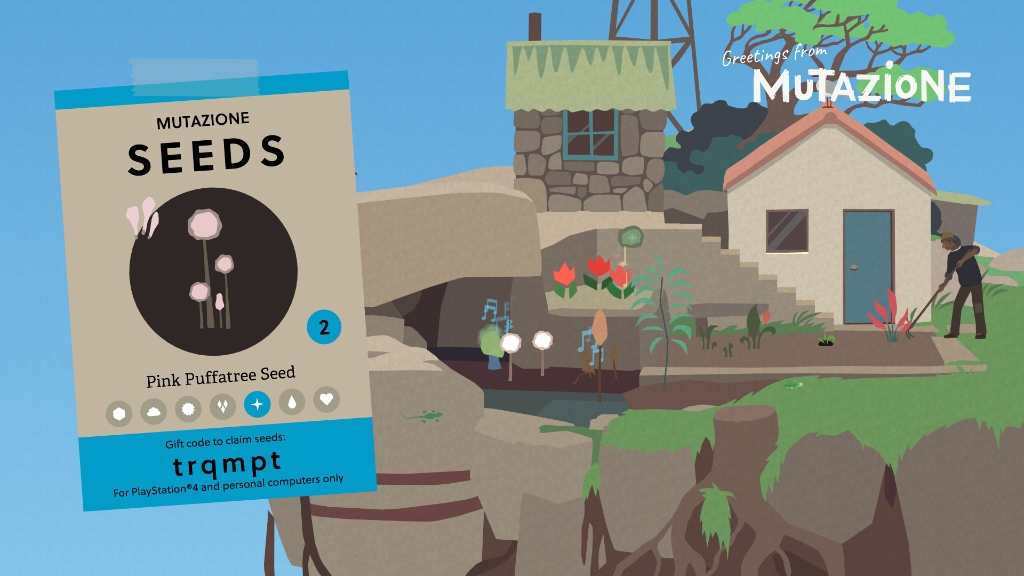Screen dimensions: 1024x576
Task: Choose the water droplet icon
Action: pyautogui.click(x=291, y=402)
